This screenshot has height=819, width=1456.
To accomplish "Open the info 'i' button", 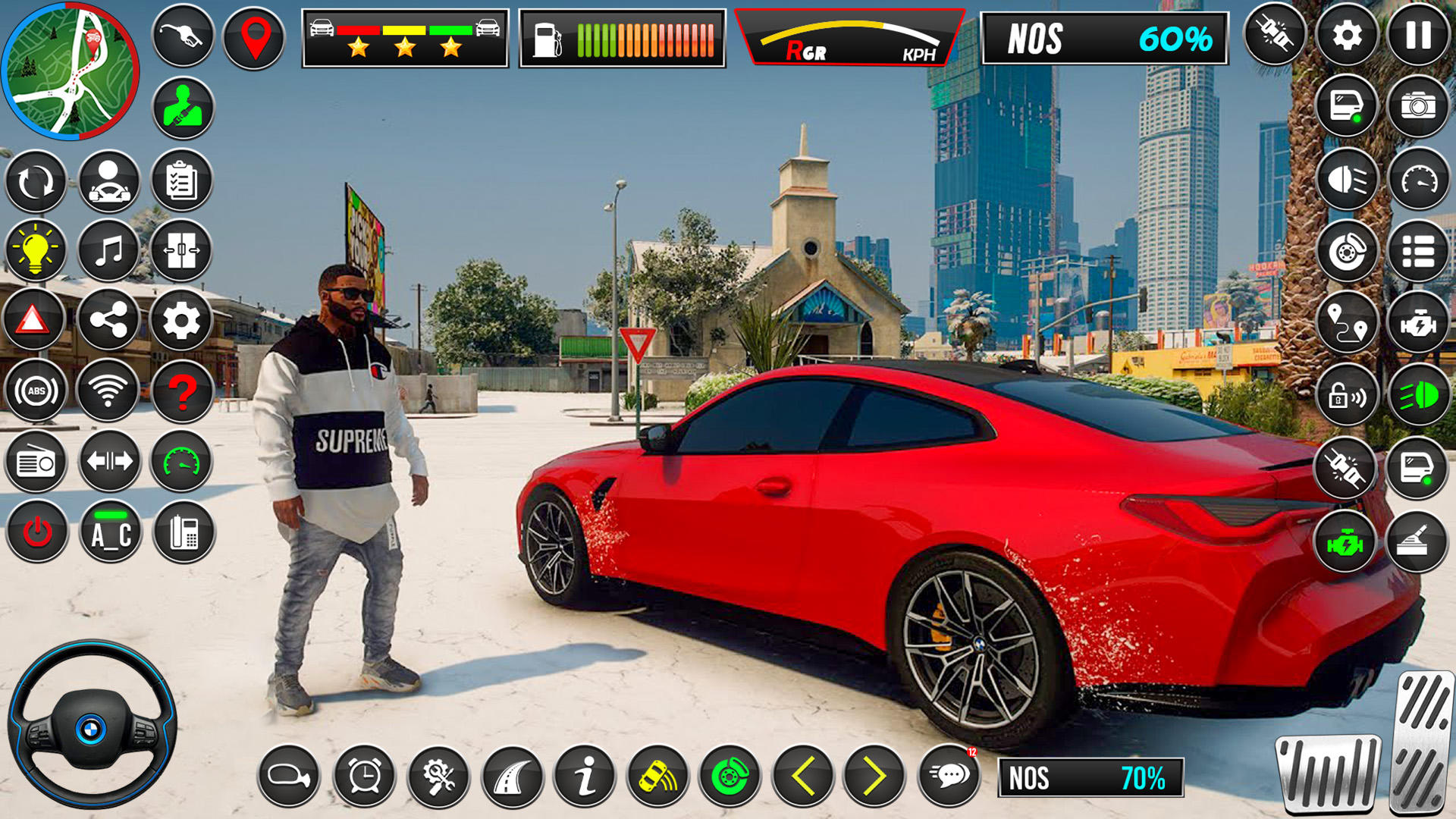I will [x=585, y=776].
